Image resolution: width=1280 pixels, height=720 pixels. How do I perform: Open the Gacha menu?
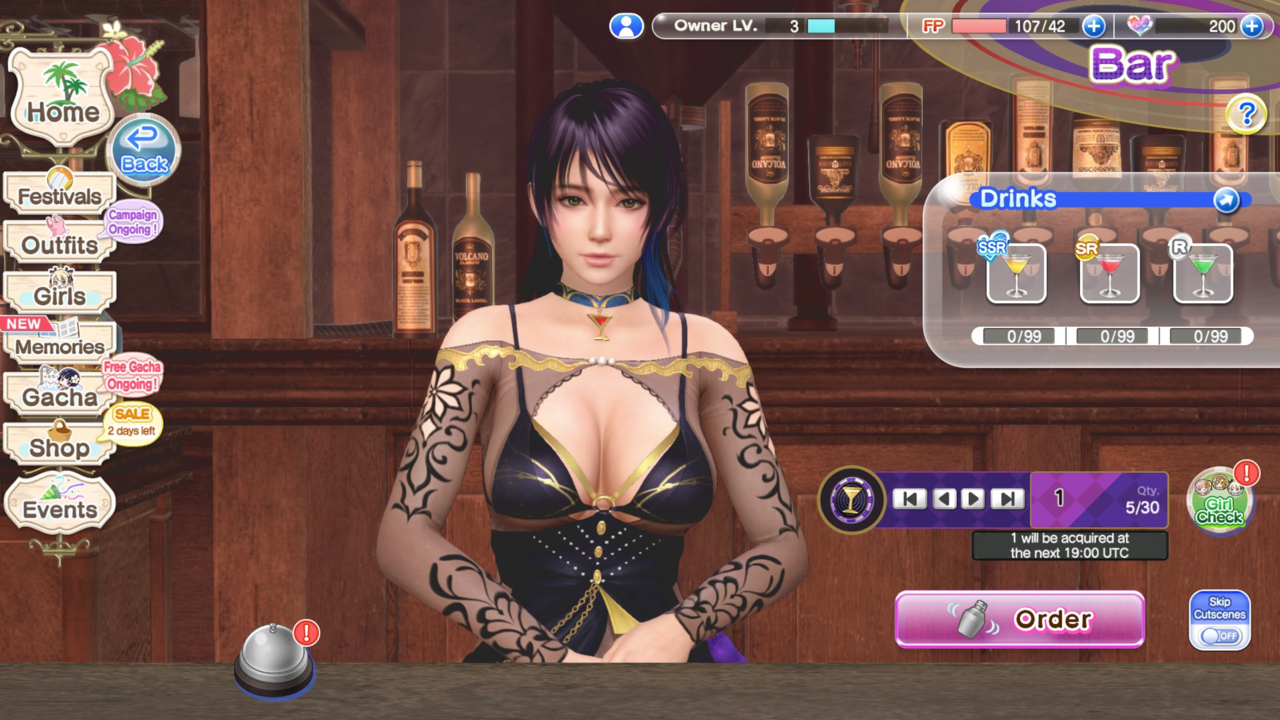[x=59, y=397]
